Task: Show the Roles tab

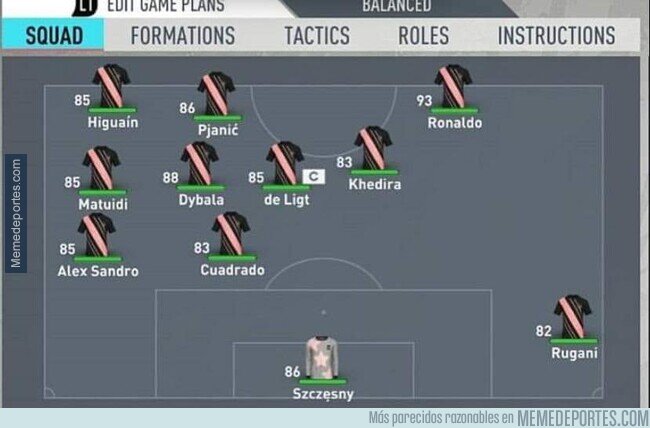Action: pyautogui.click(x=423, y=36)
